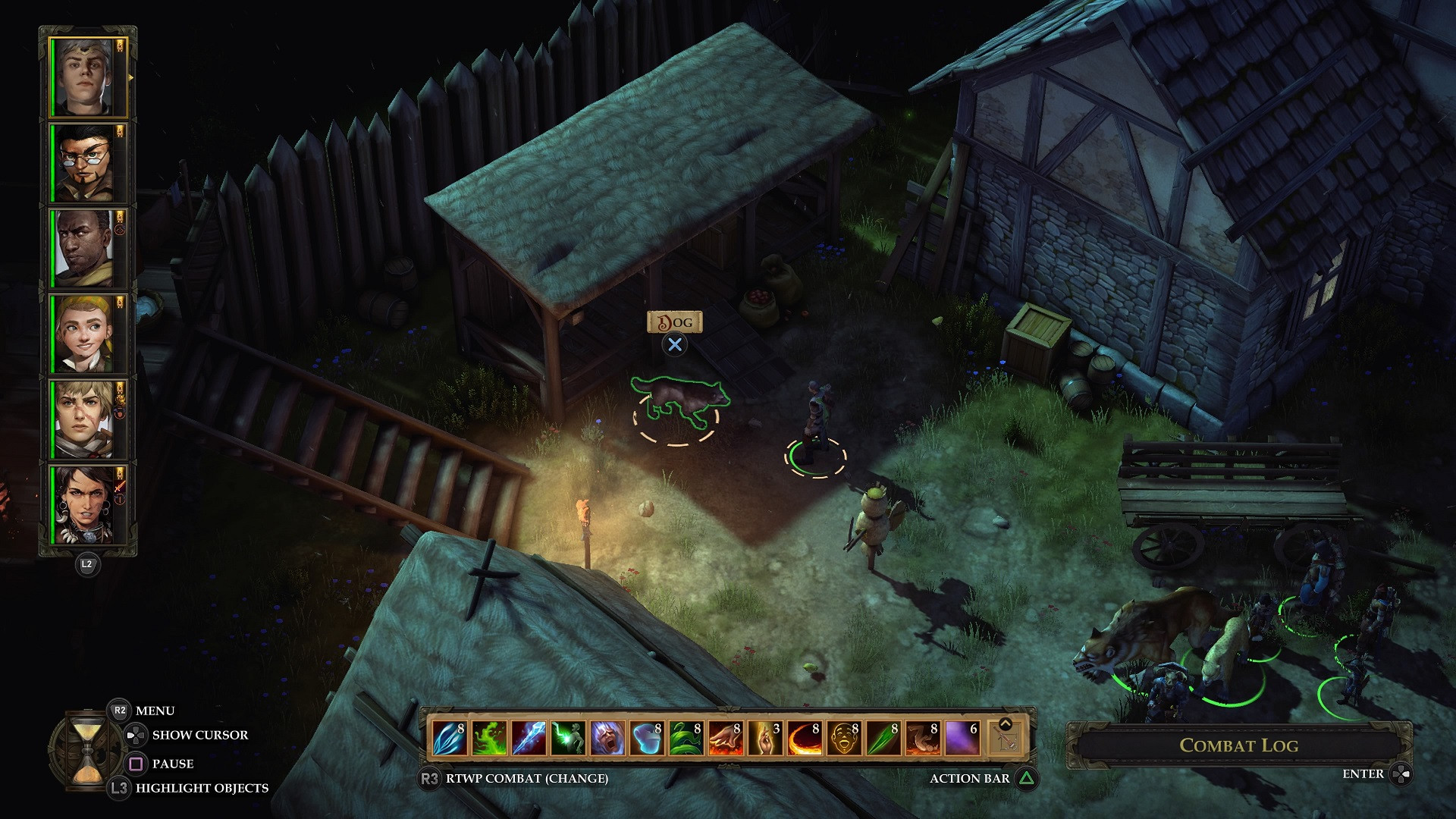1456x819 pixels.
Task: Cast the blue ghostly armor spell
Action: 647,738
